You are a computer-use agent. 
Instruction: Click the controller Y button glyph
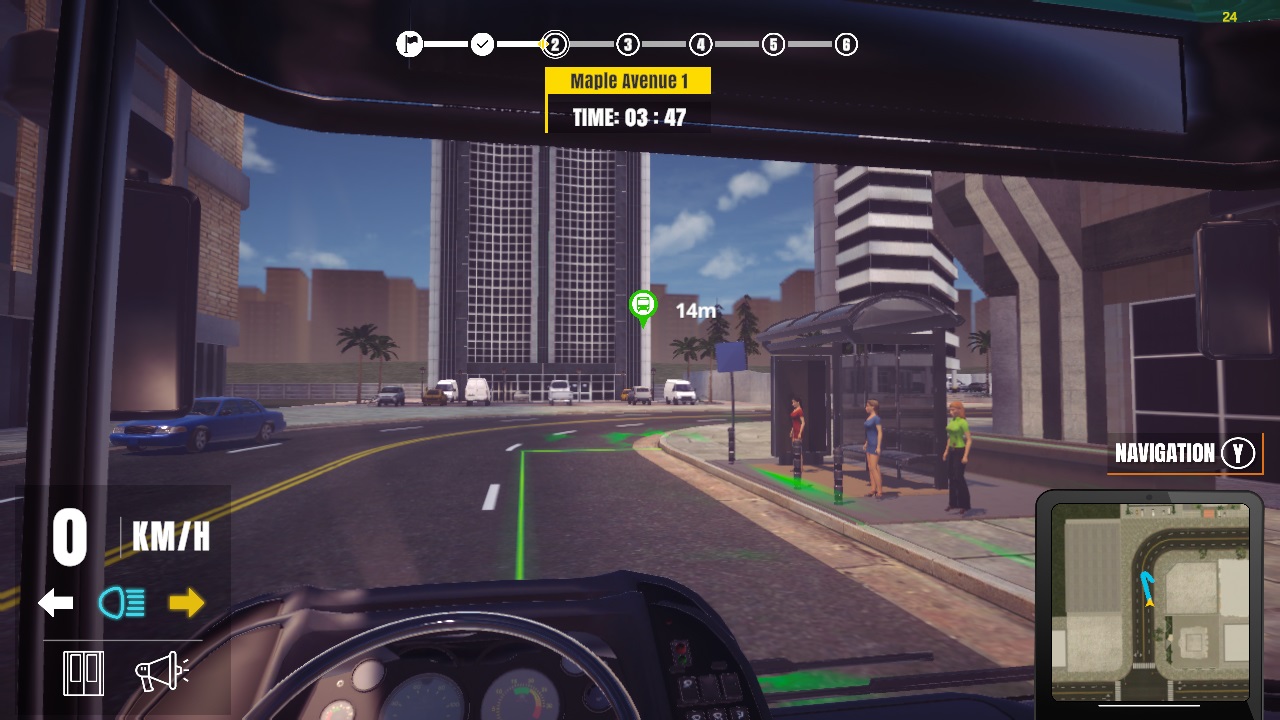pyautogui.click(x=1238, y=453)
